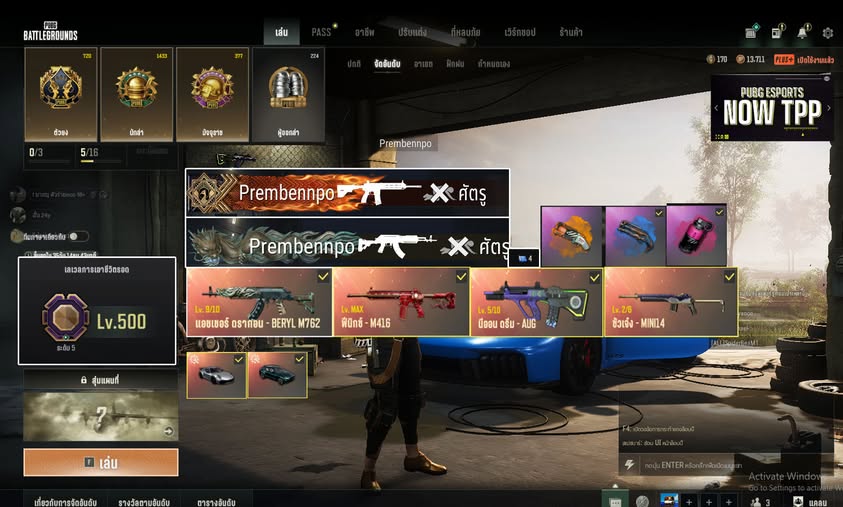Screen dimensions: 843x507
Task: Select the AUG weapon skin card
Action: [535, 301]
